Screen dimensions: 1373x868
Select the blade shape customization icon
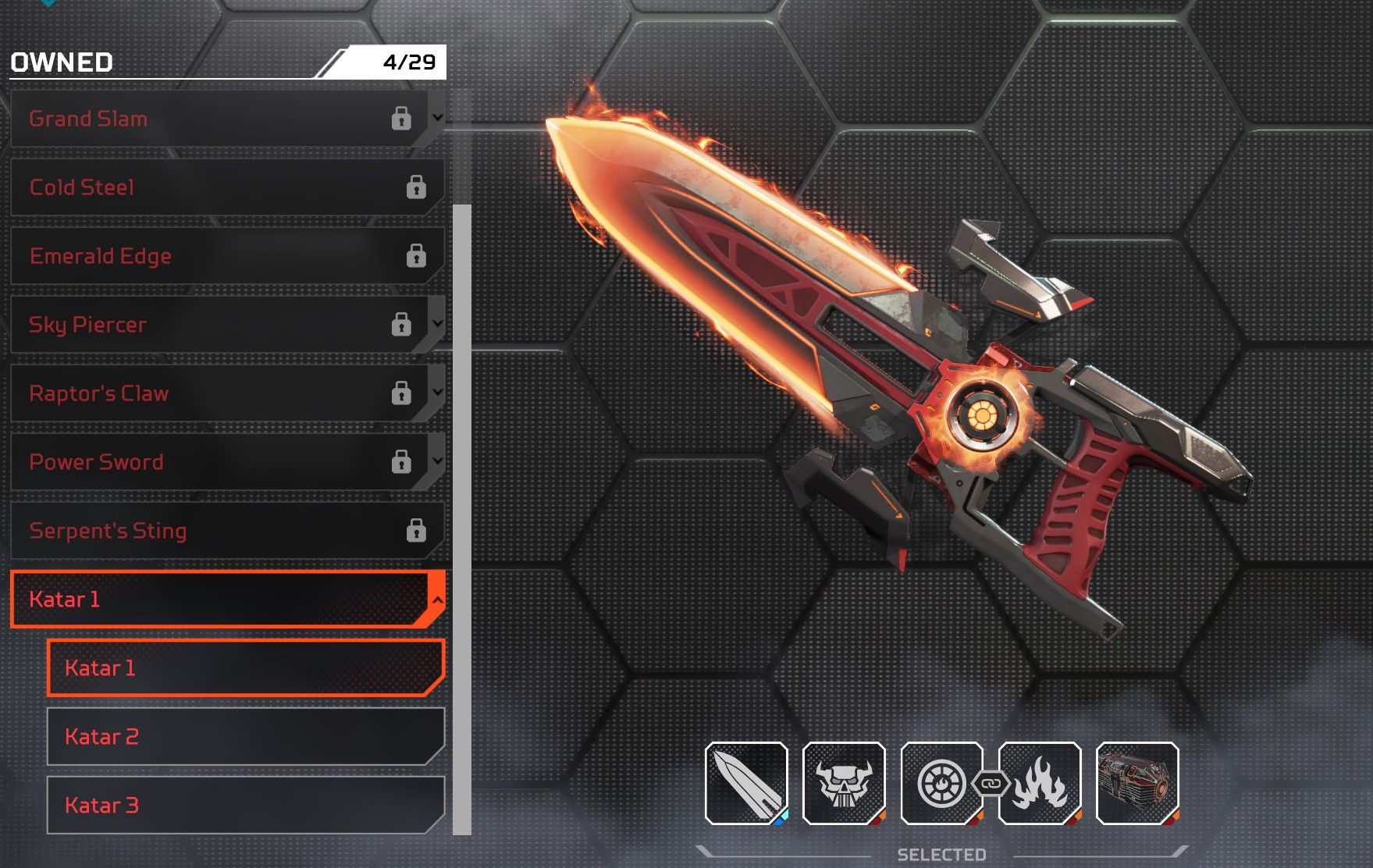click(x=746, y=783)
